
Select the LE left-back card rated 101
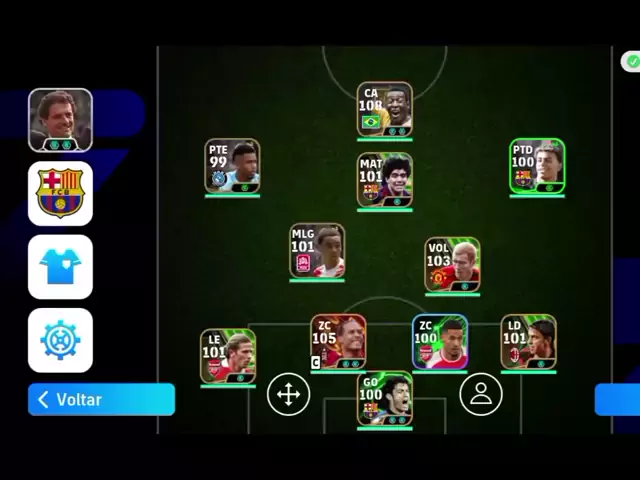[x=228, y=356]
